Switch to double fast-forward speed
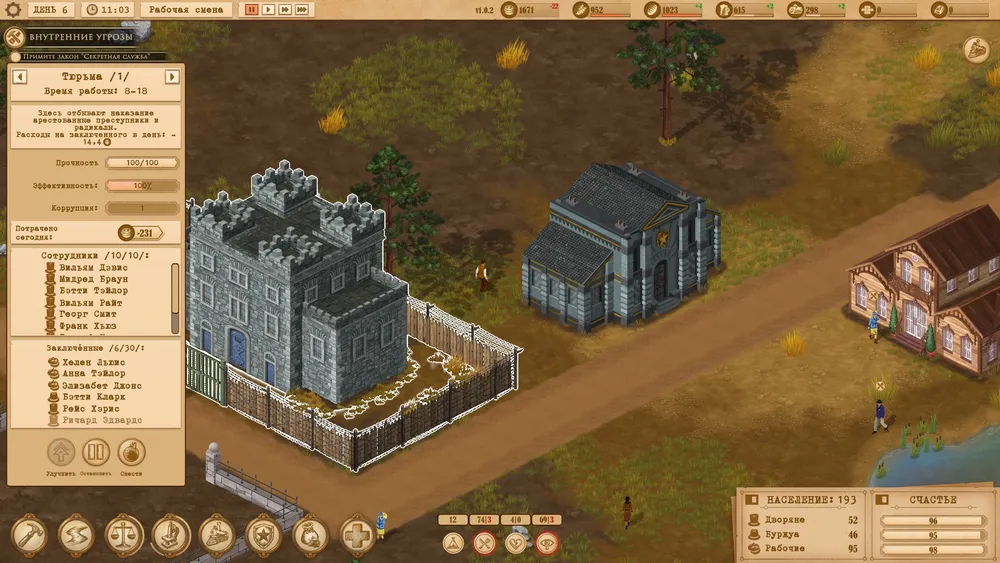 (285, 9)
